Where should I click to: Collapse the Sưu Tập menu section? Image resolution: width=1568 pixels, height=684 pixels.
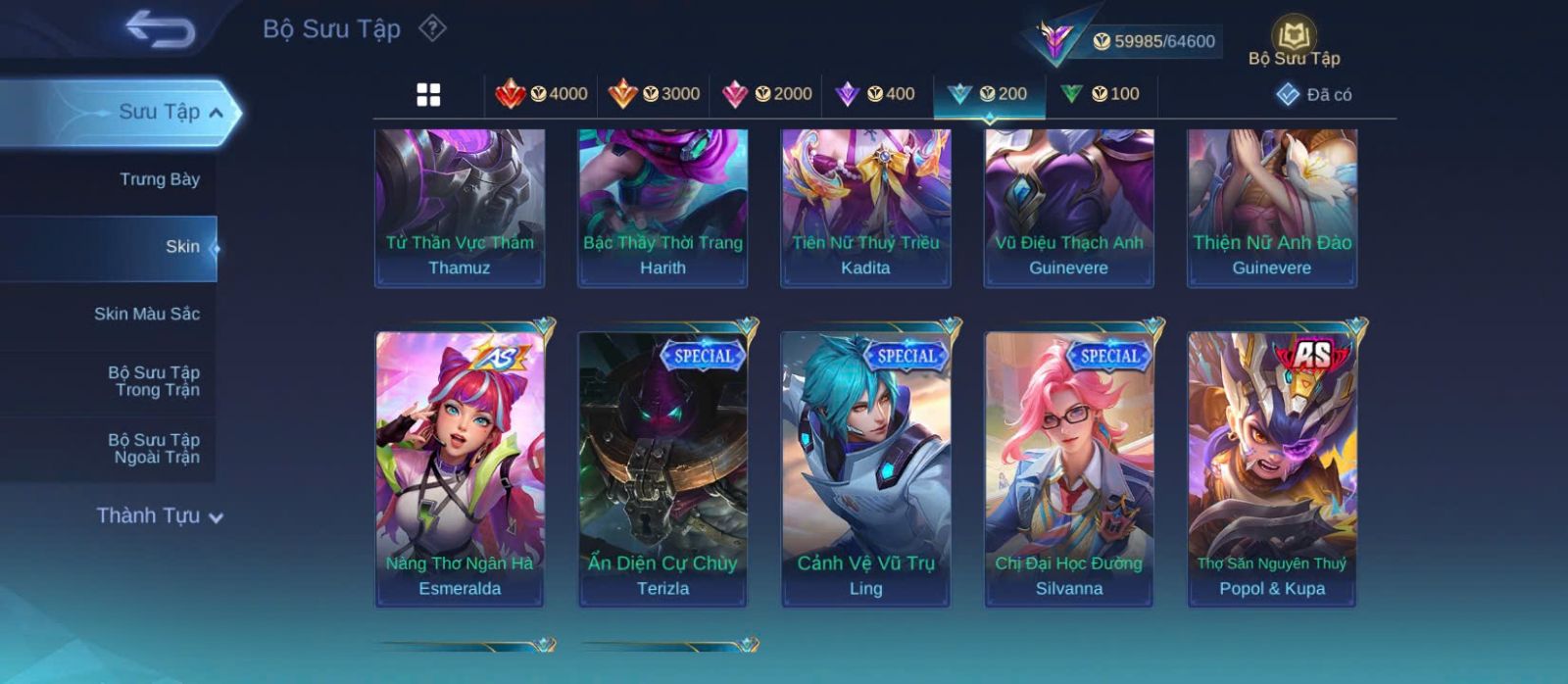[x=217, y=113]
